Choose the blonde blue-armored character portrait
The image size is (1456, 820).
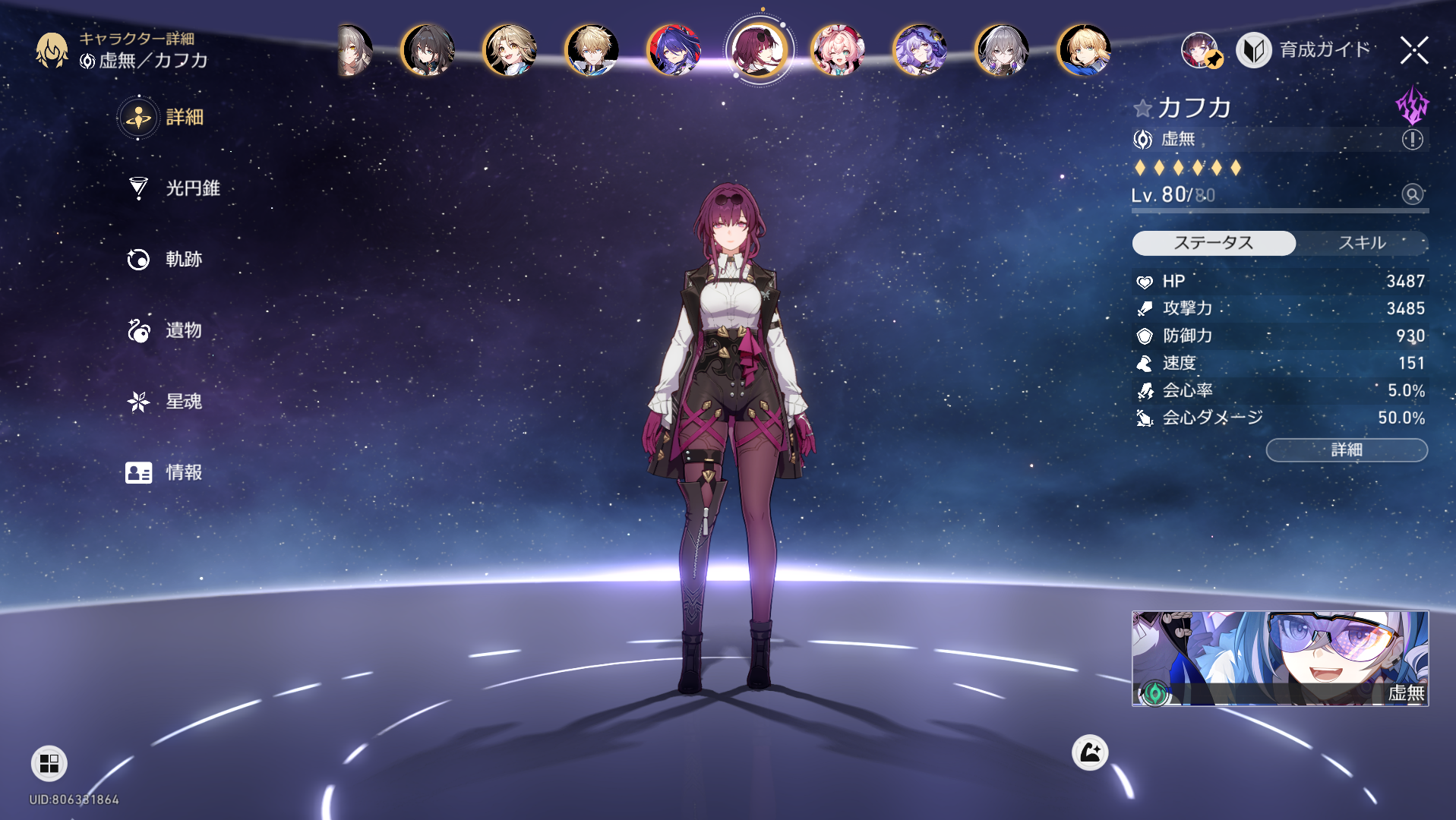pos(1084,51)
